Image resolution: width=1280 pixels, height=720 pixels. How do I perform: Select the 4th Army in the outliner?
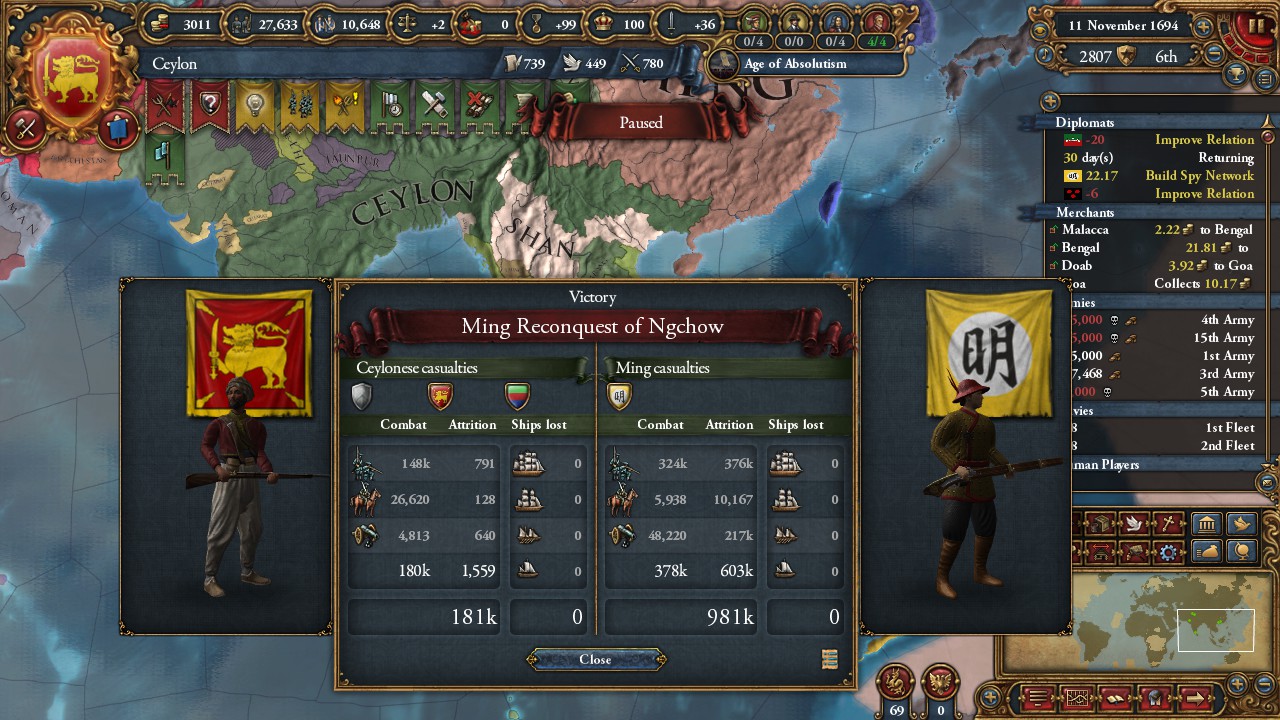tap(1225, 320)
